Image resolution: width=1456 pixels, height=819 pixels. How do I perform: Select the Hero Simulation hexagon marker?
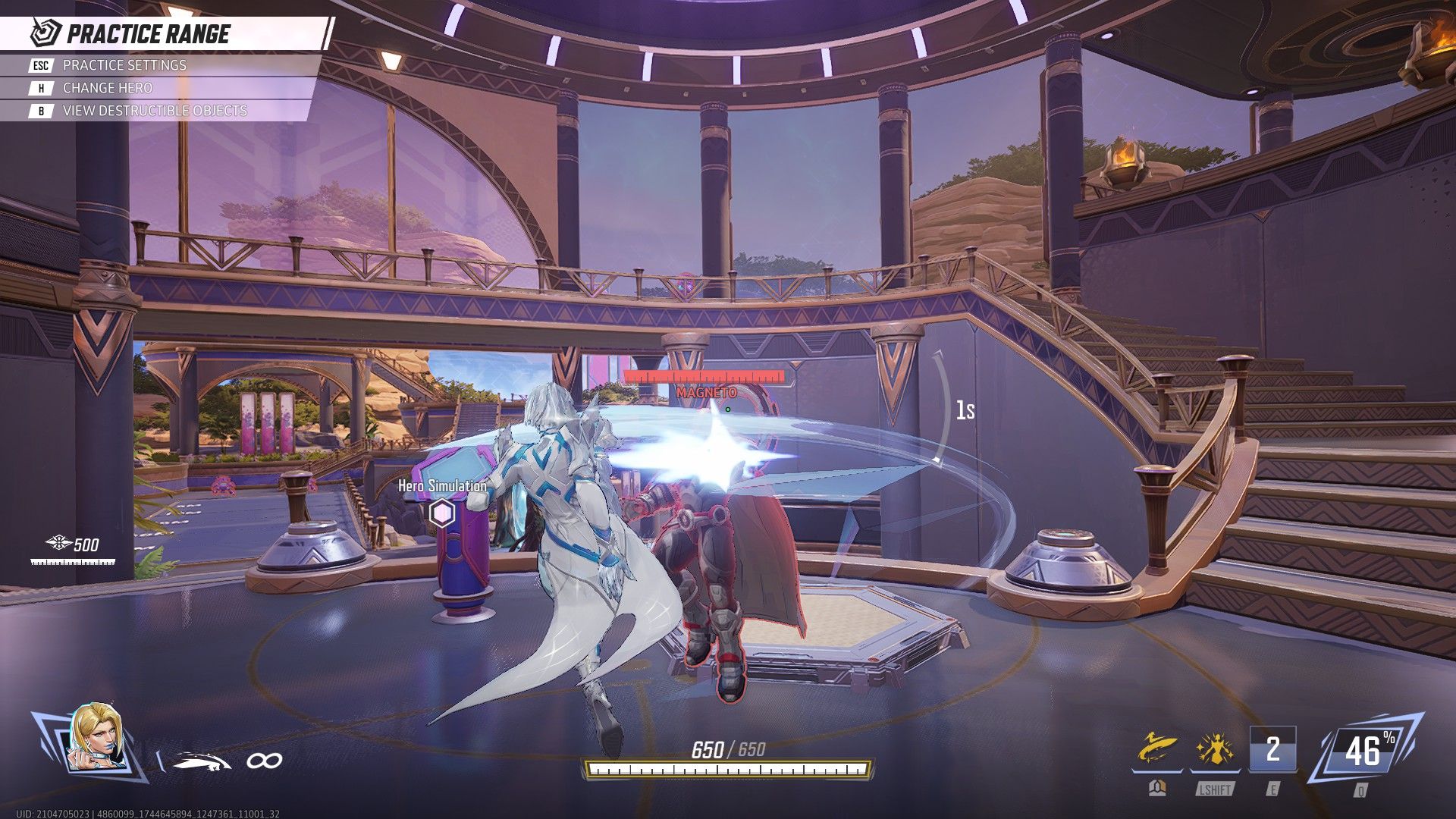click(441, 513)
